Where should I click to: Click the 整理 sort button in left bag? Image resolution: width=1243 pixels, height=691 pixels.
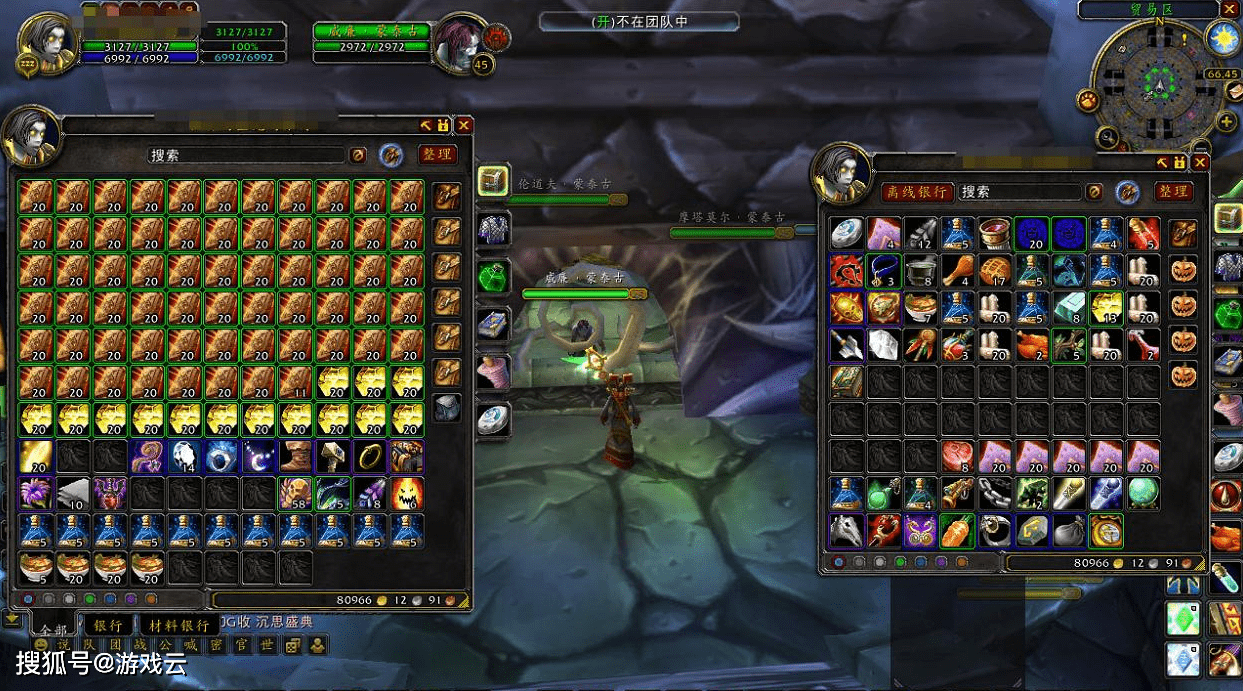point(437,155)
